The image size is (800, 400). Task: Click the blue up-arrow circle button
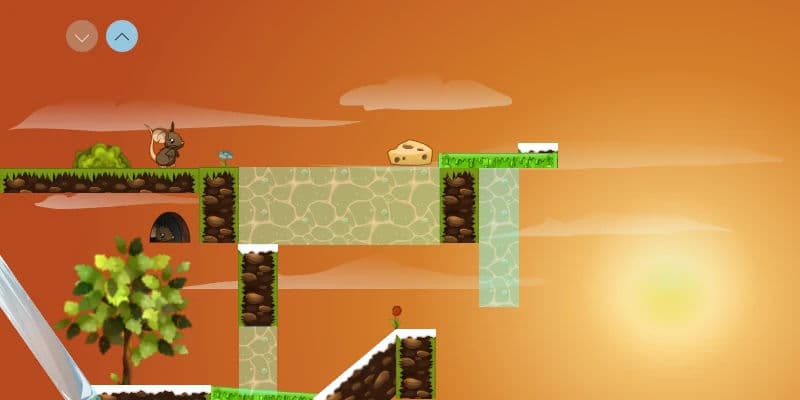pos(122,37)
